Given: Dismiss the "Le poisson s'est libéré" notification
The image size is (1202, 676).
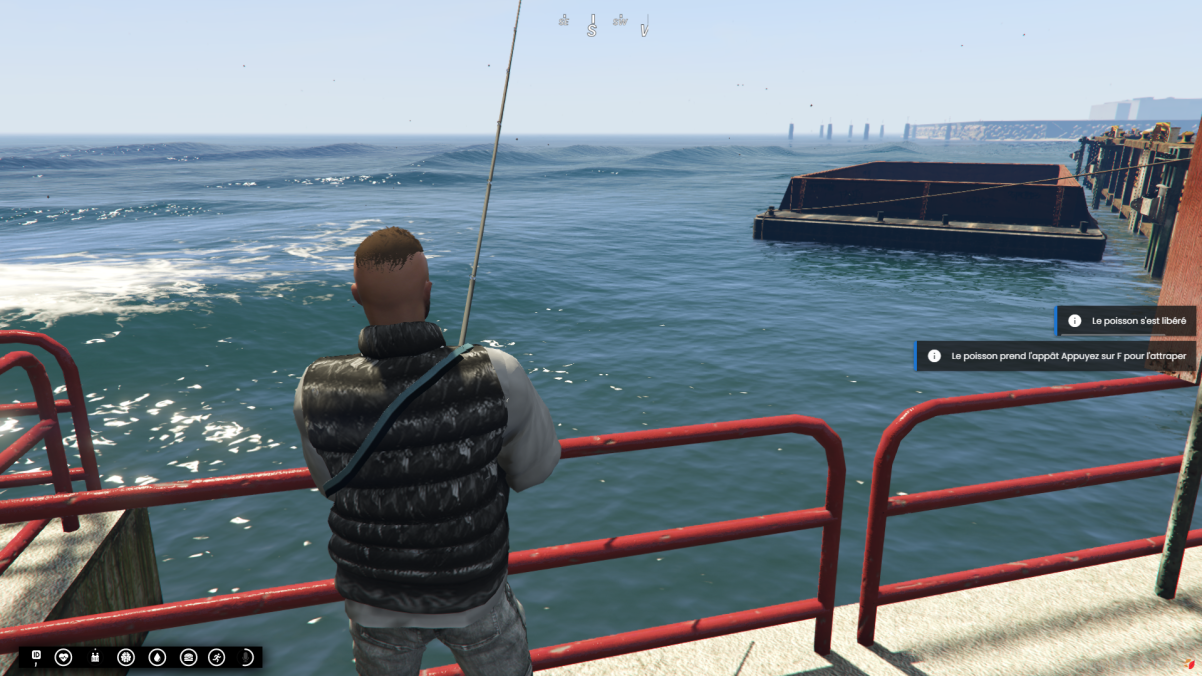Looking at the screenshot, I should point(1126,321).
